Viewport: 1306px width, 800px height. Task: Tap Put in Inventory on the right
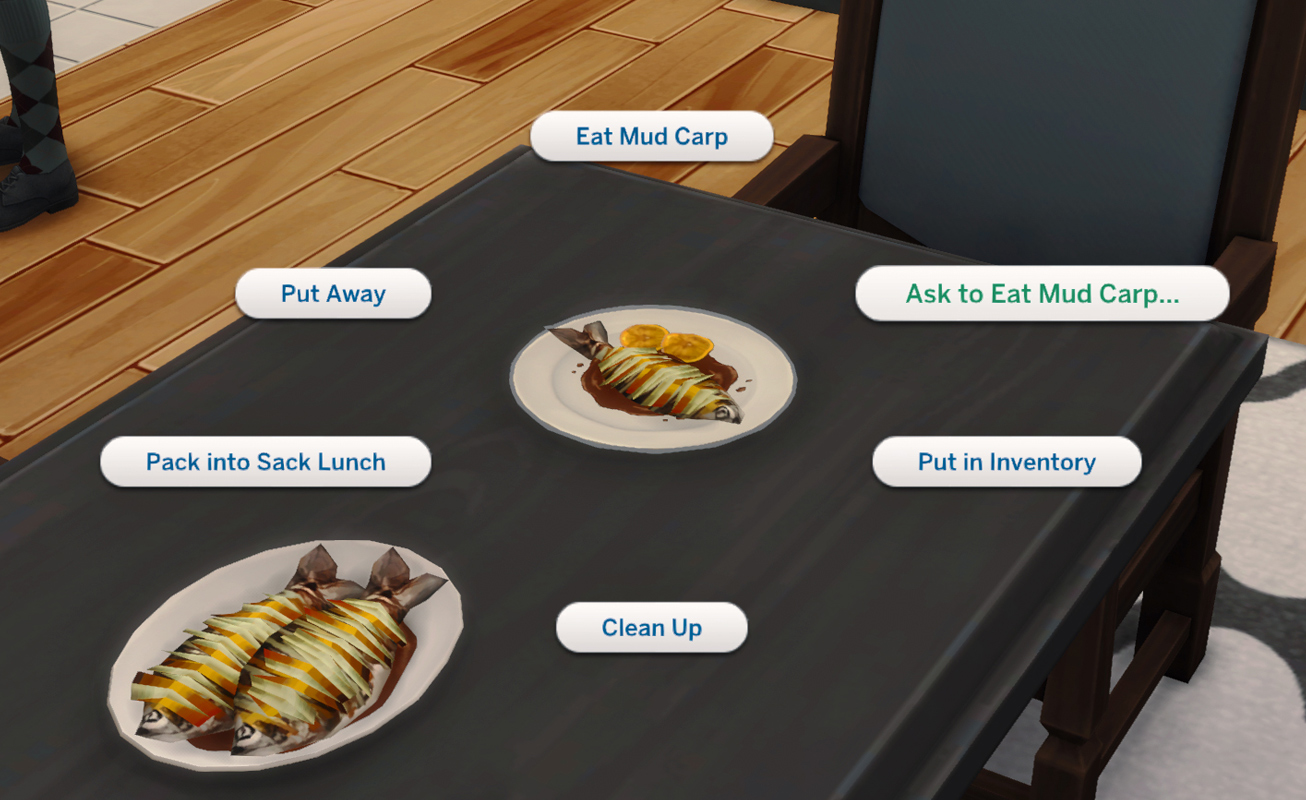[1007, 461]
